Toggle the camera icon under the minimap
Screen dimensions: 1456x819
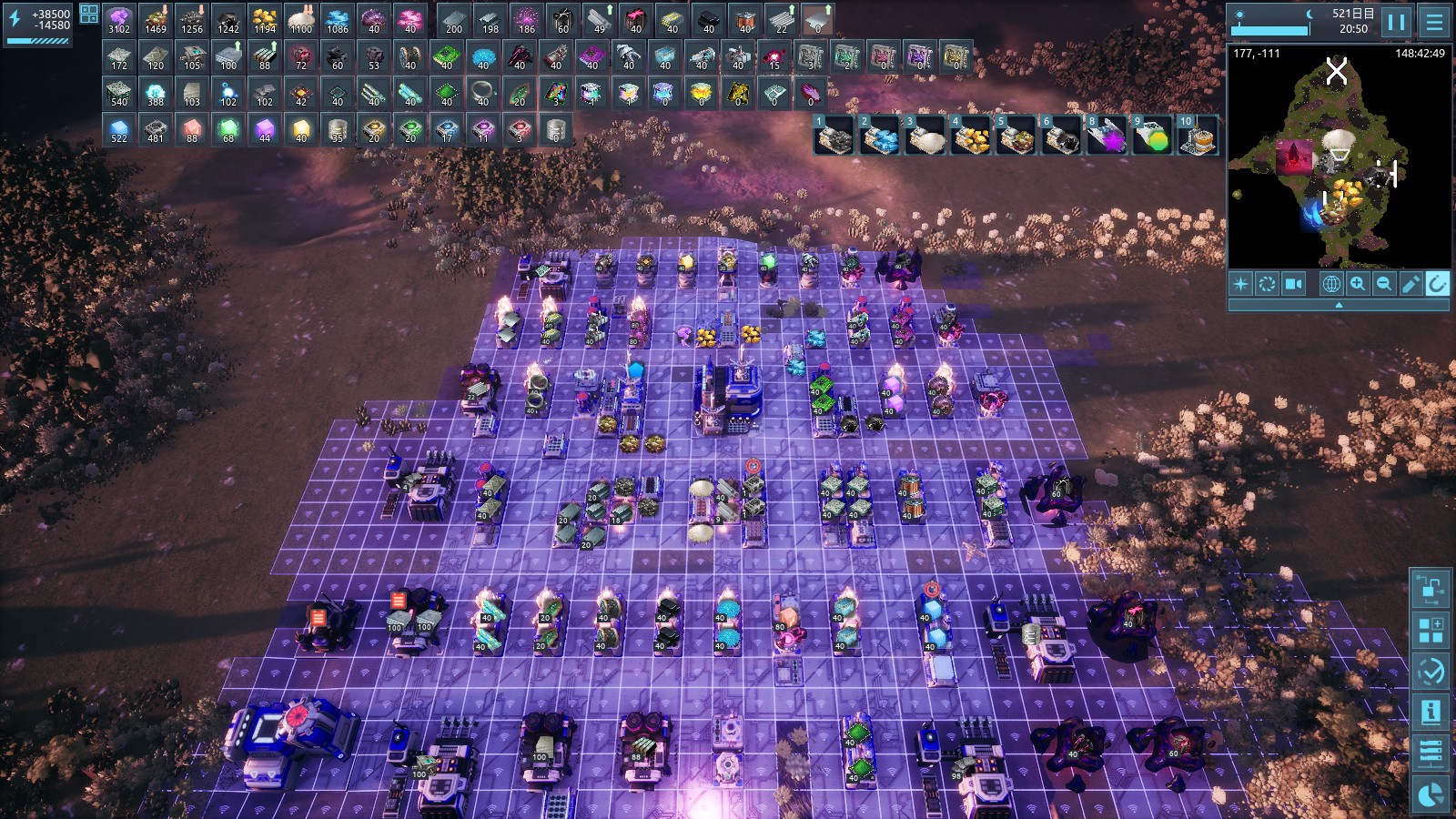coord(1293,284)
